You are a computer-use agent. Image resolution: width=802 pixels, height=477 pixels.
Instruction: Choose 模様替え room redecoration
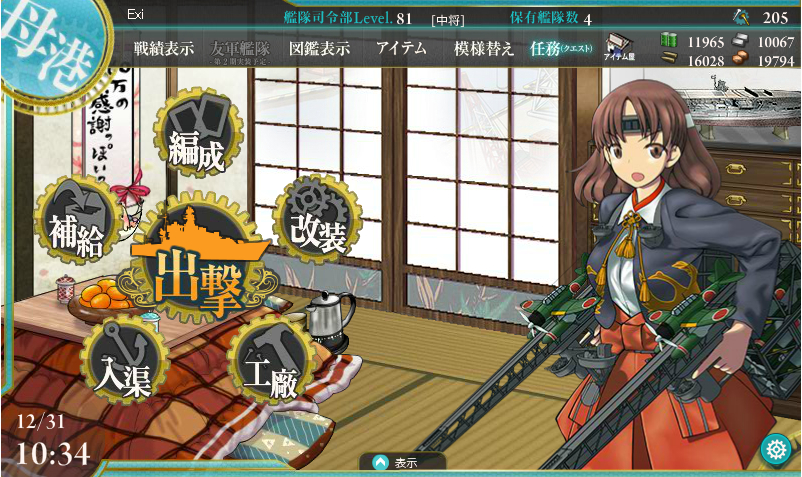483,49
